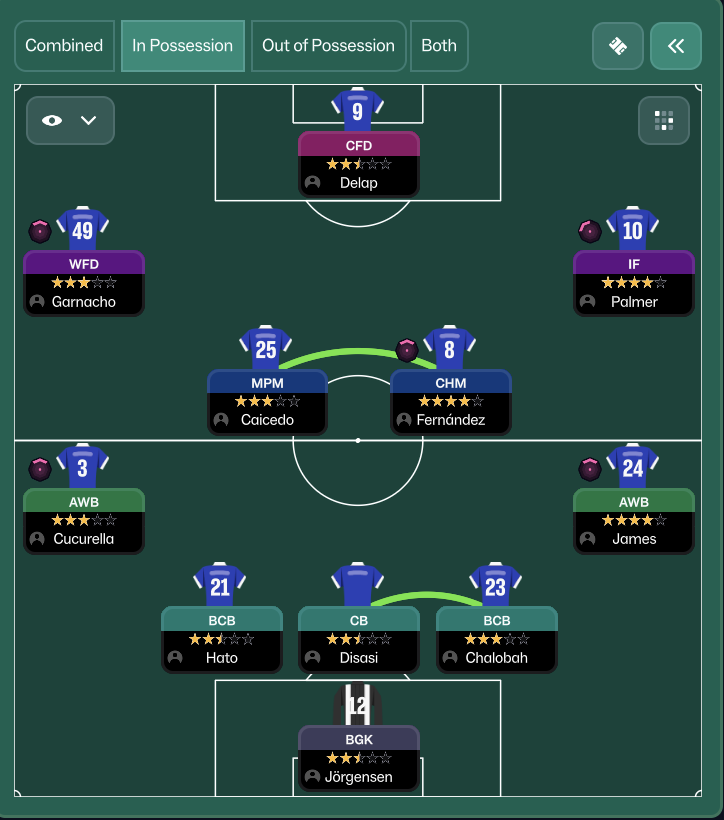The height and width of the screenshot is (820, 724).
Task: Open the eye visibility dropdown
Action: (70, 120)
